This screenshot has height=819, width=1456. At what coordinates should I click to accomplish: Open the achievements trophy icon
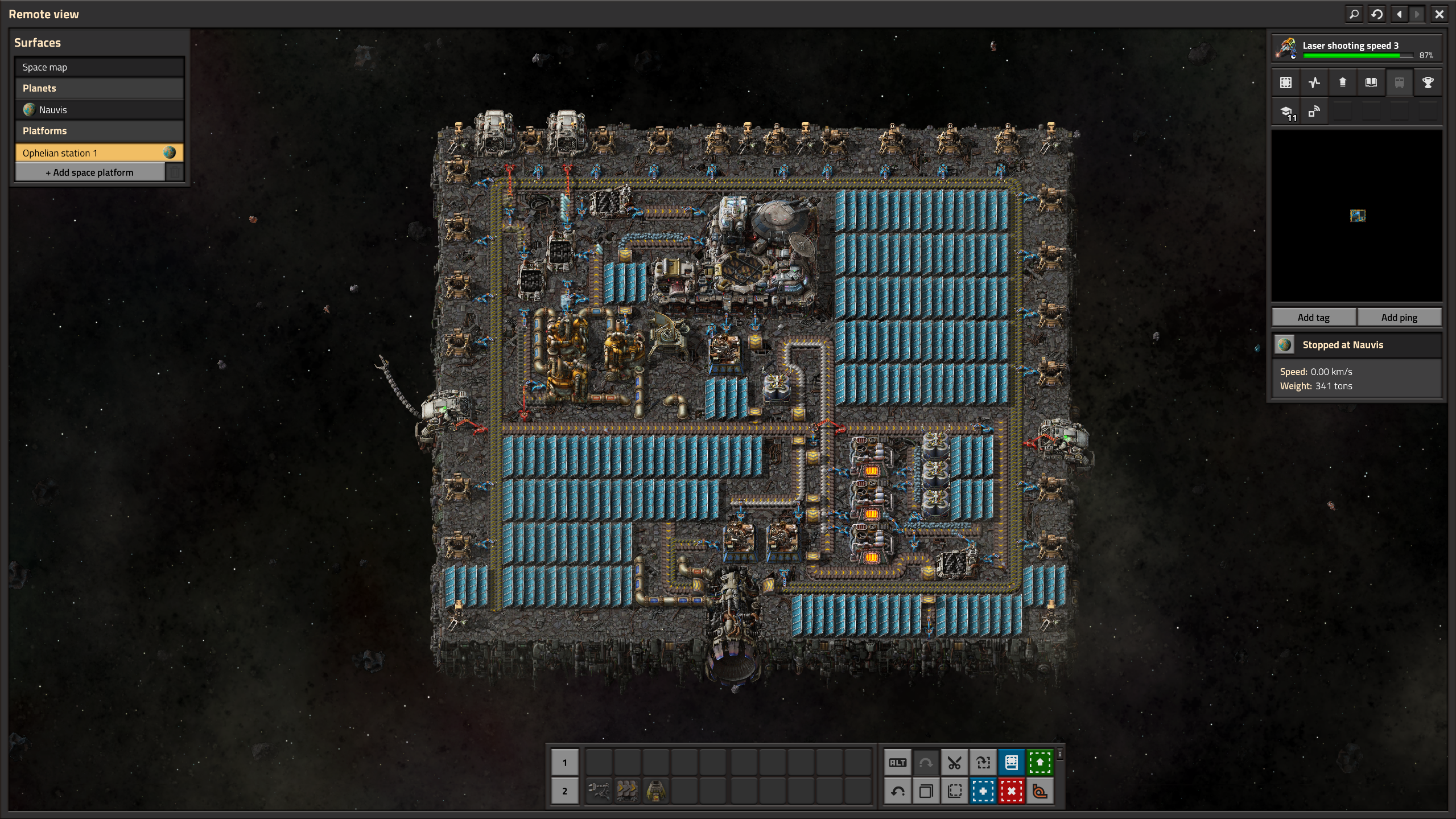point(1427,83)
